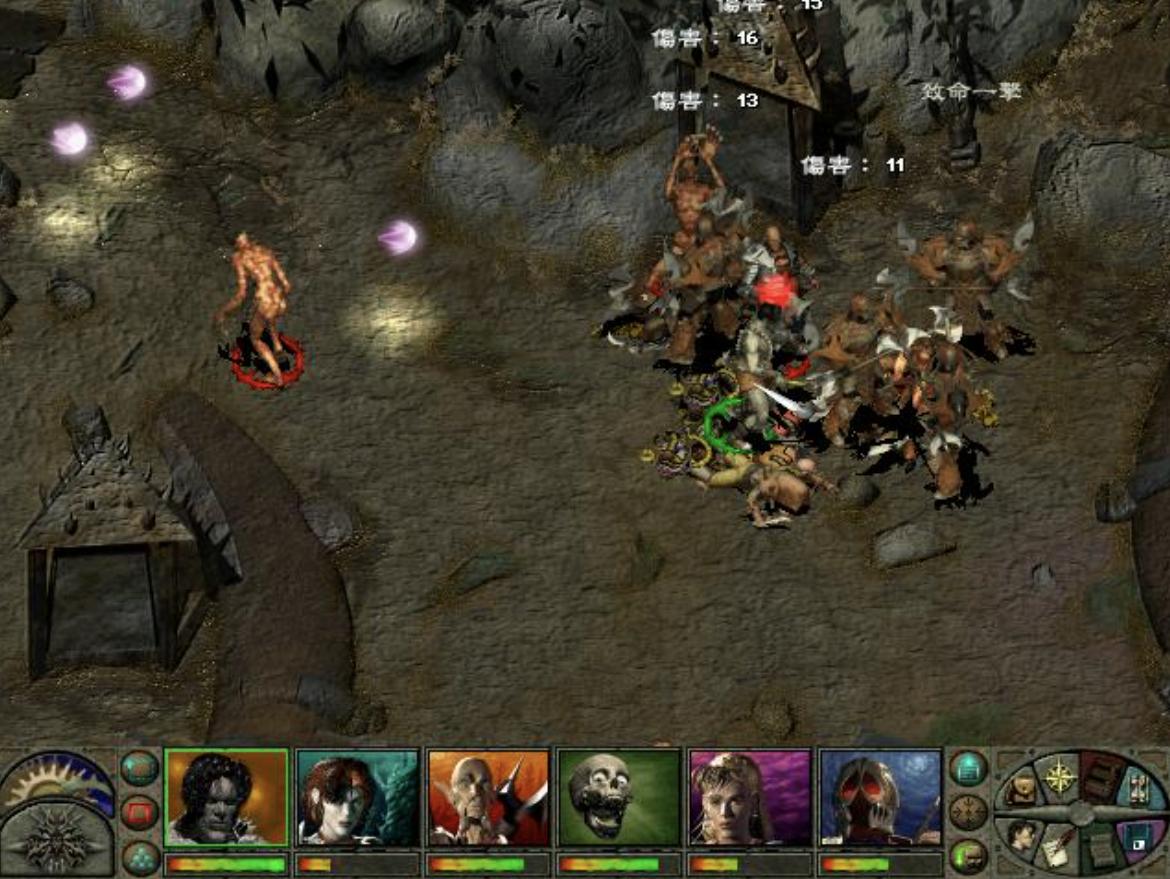The height and width of the screenshot is (879, 1170).
Task: Click the teal glowing round button right of portraits
Action: (x=968, y=768)
